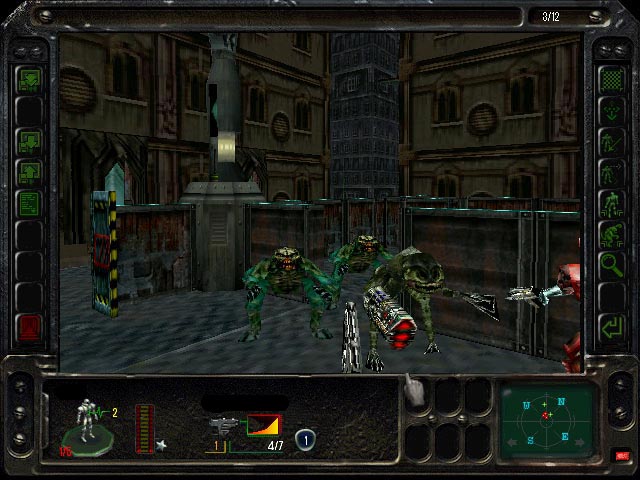Click the red button on left panel
The height and width of the screenshot is (480, 640).
[28, 326]
